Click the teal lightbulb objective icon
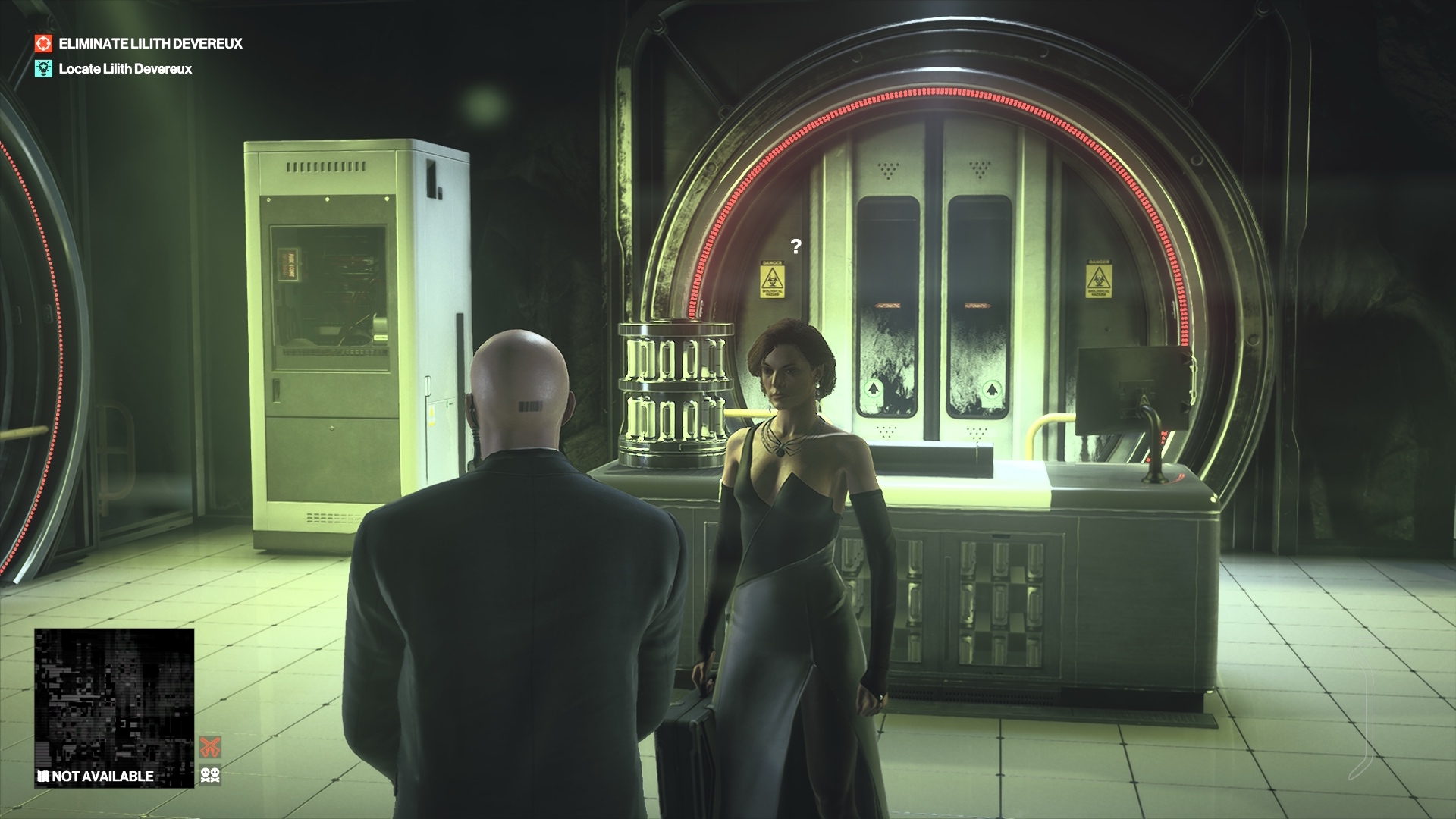1456x819 pixels. (x=45, y=69)
